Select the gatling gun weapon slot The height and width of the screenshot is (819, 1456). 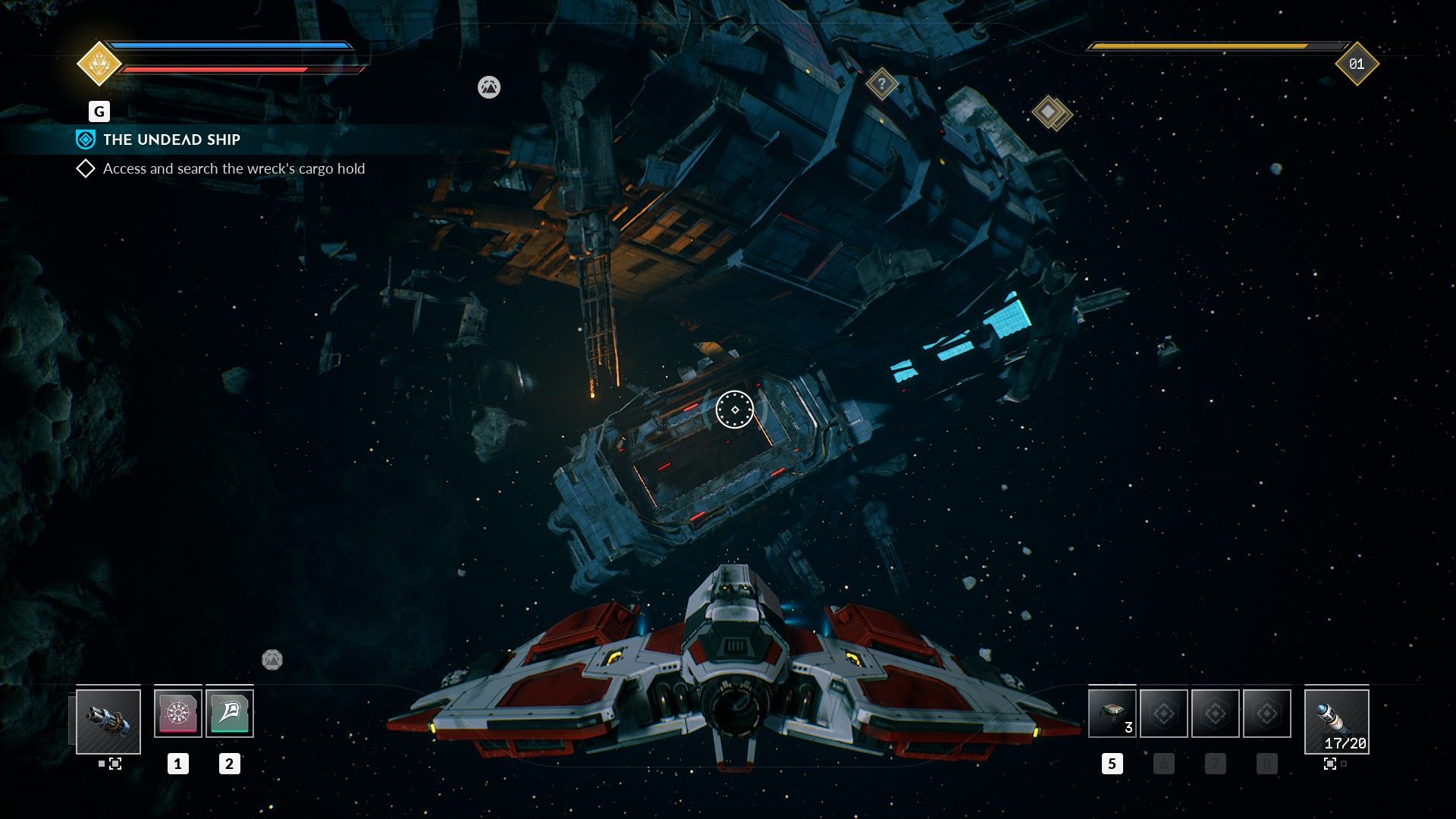(x=109, y=722)
